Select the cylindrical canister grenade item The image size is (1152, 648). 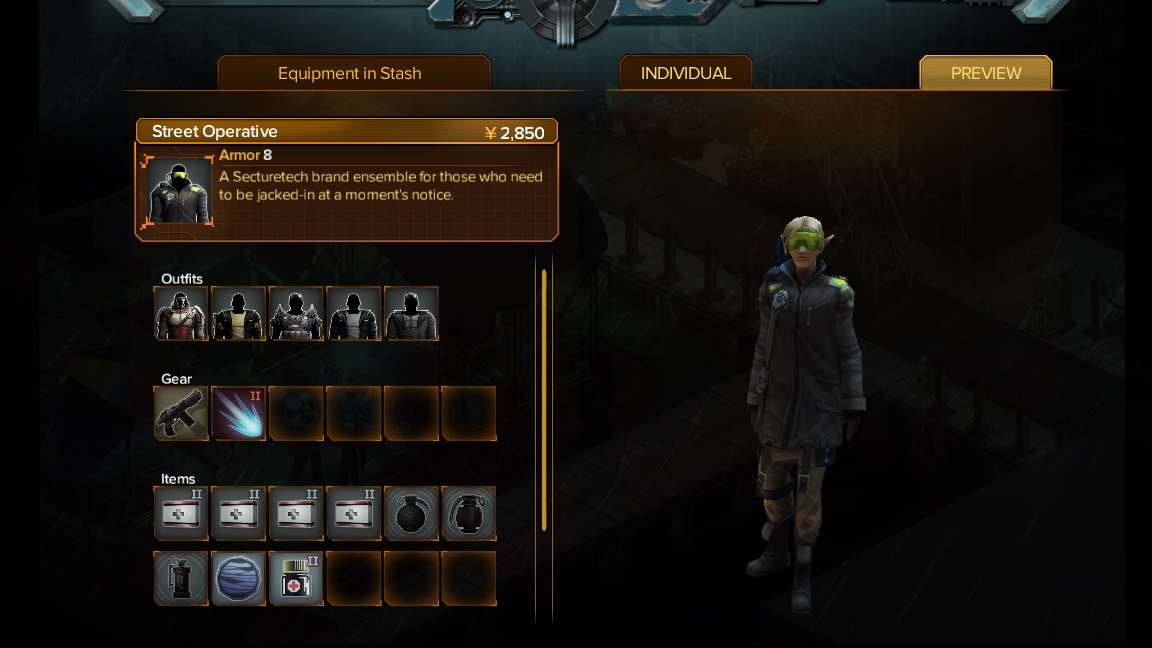[x=181, y=578]
